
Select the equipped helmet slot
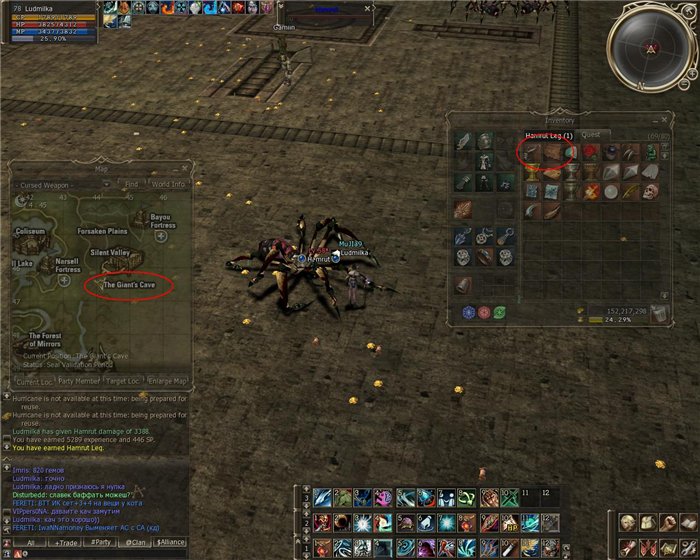[x=485, y=140]
